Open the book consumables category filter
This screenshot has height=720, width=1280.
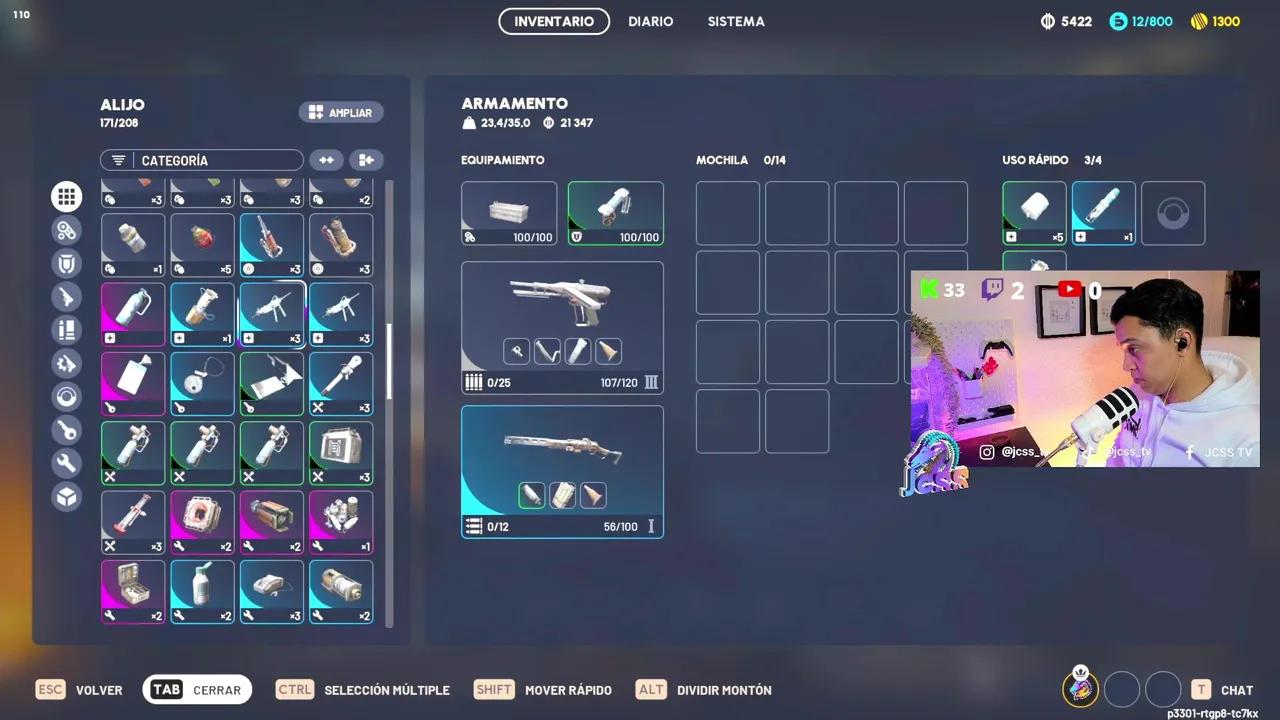[x=66, y=330]
